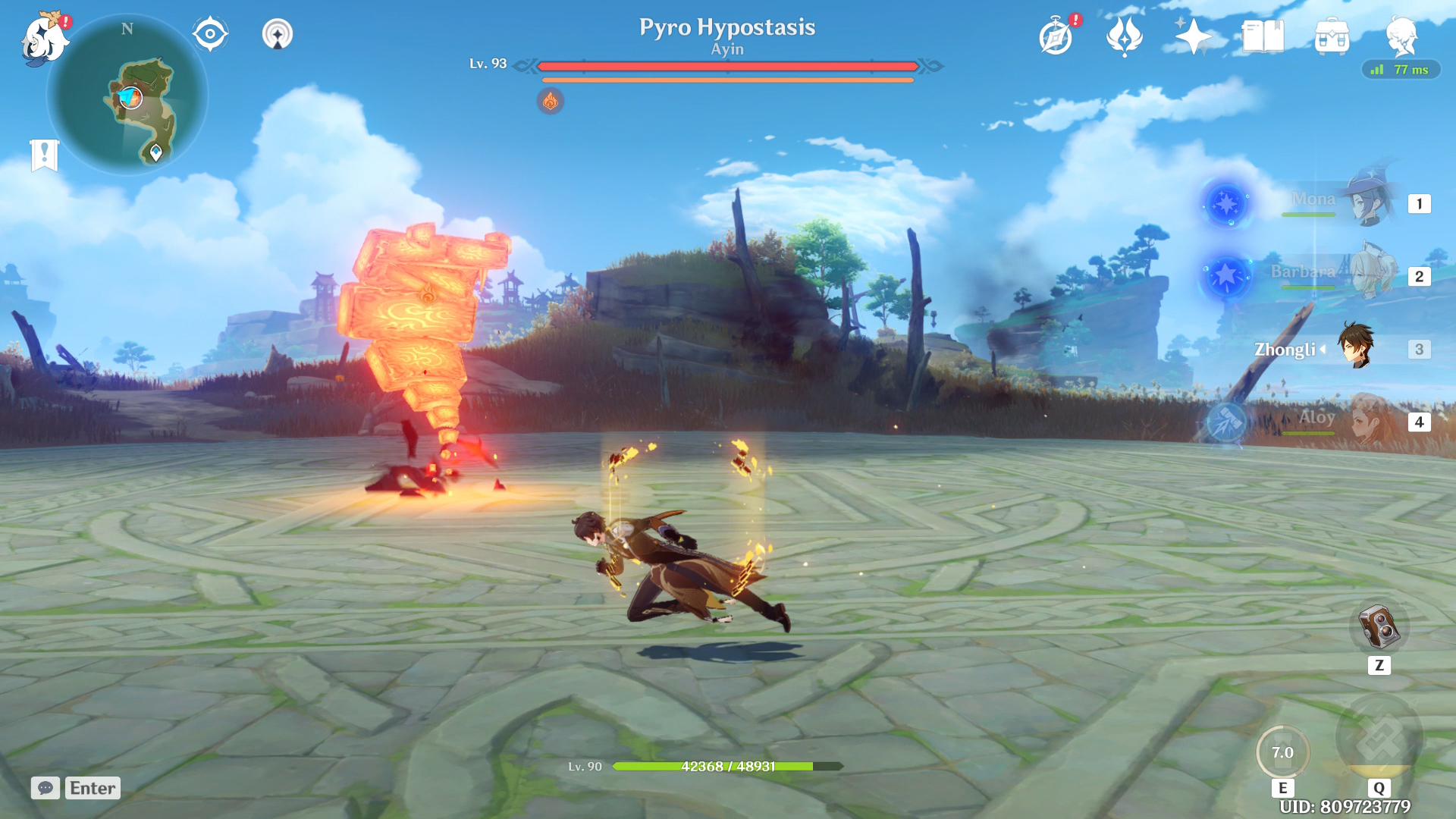This screenshot has width=1456, height=819.
Task: Take a photo with the camera tool
Action: coord(1379,626)
